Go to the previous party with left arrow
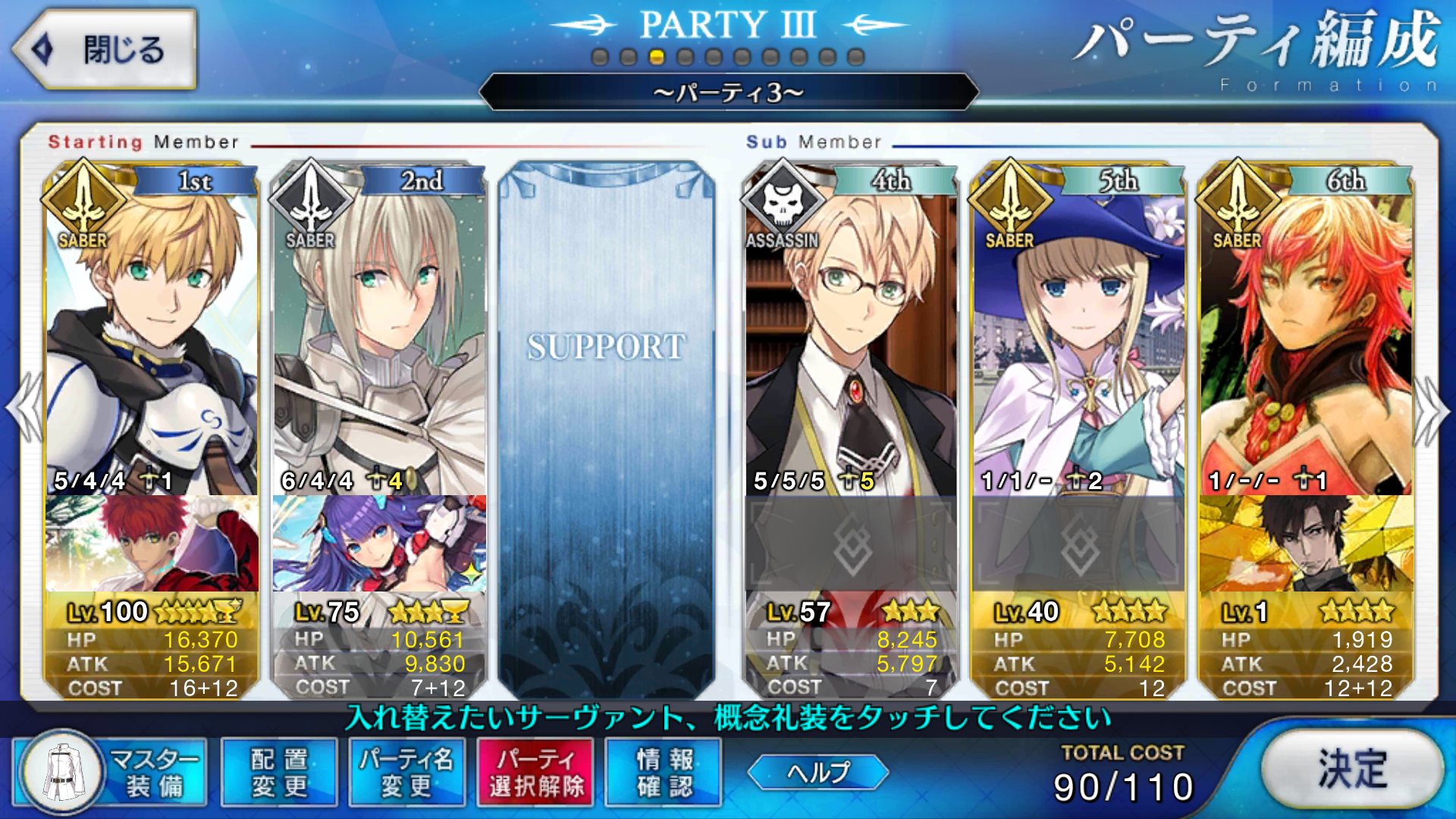1456x819 pixels. tap(24, 409)
